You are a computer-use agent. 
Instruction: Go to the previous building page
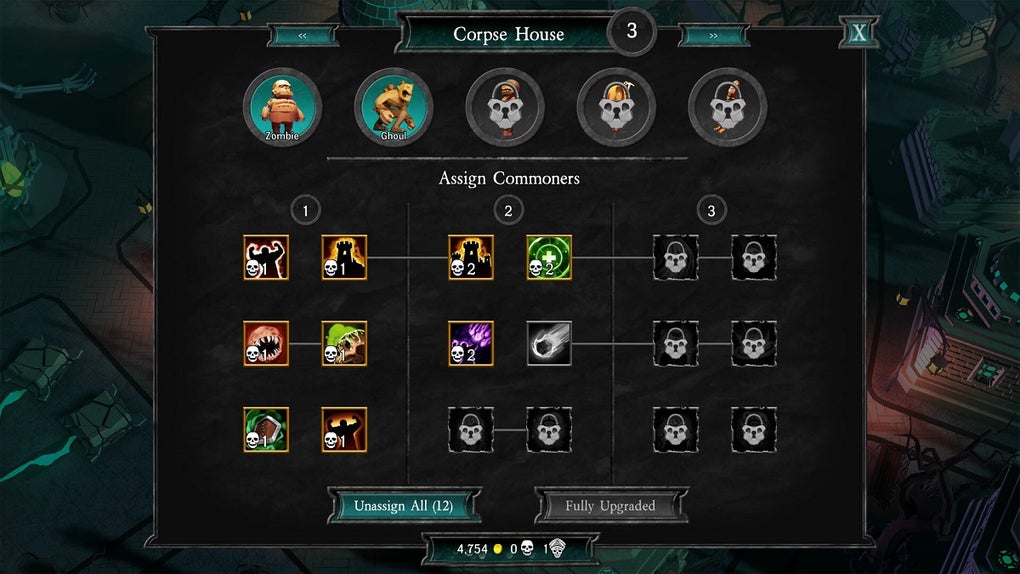click(302, 35)
